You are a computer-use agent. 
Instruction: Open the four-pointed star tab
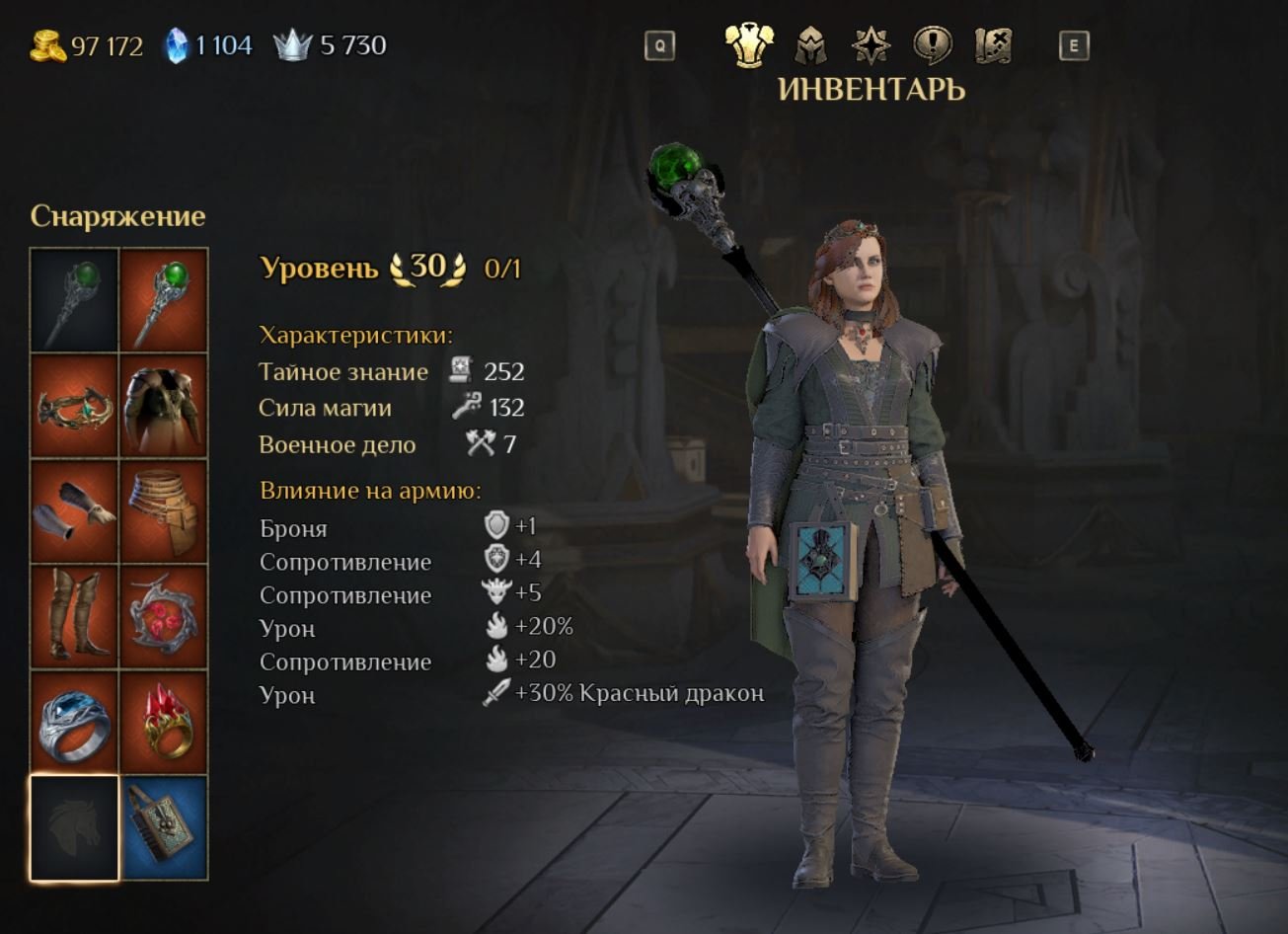point(871,45)
